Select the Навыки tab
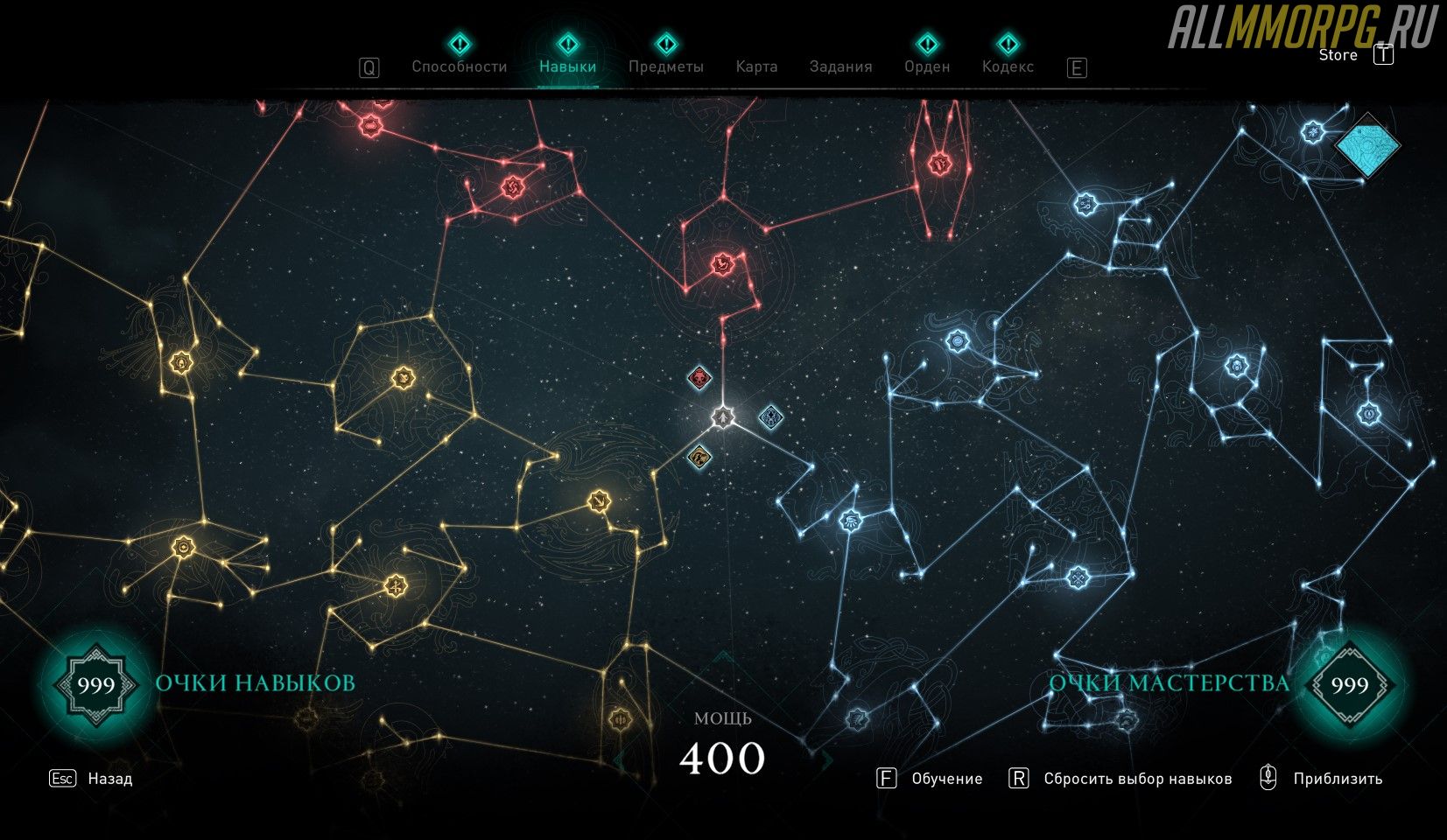The width and height of the screenshot is (1447, 840). pos(567,66)
